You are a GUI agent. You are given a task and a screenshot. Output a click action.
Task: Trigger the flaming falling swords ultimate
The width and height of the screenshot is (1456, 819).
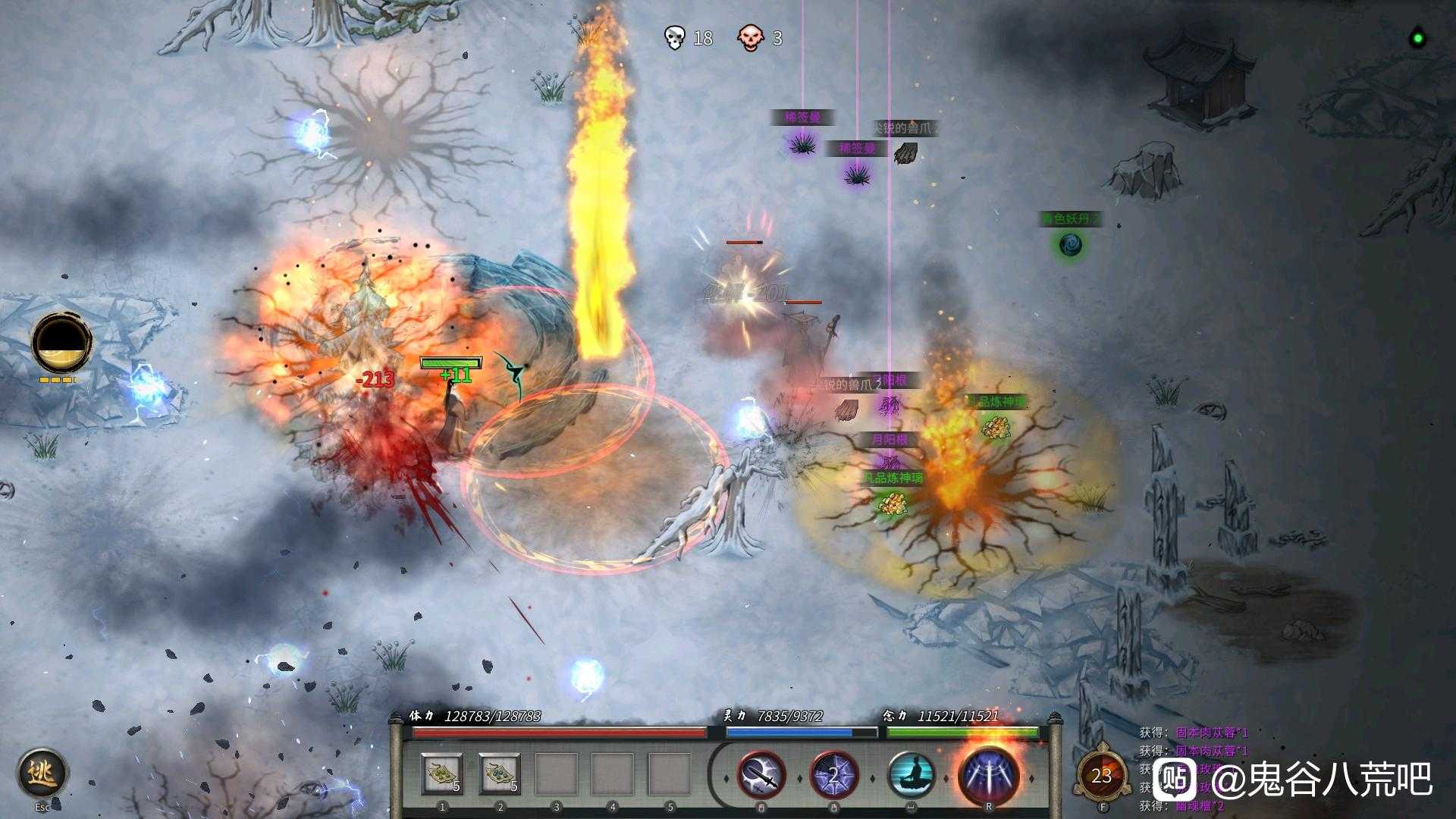click(x=988, y=775)
